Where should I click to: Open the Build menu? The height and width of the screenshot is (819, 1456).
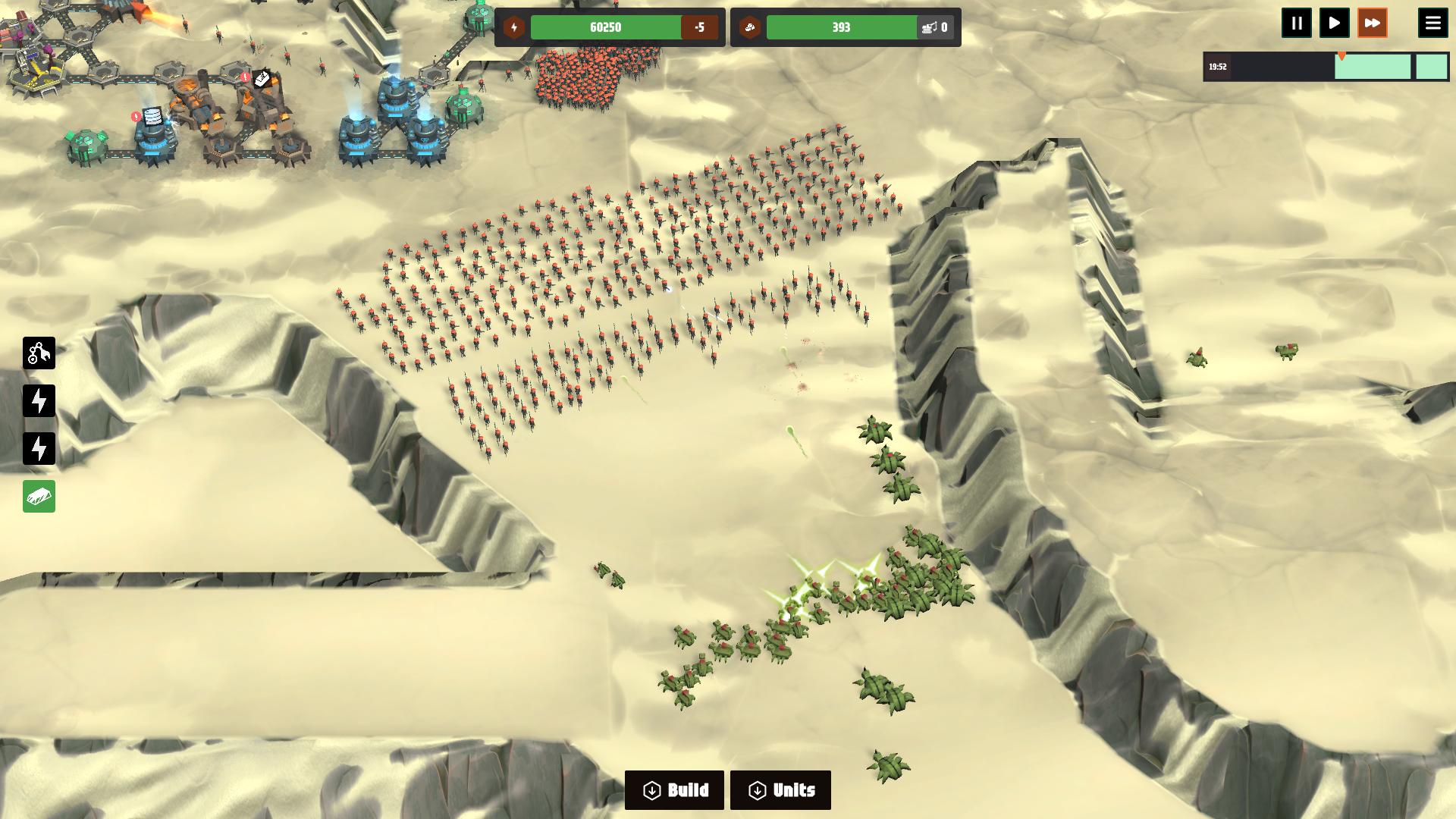pos(674,790)
